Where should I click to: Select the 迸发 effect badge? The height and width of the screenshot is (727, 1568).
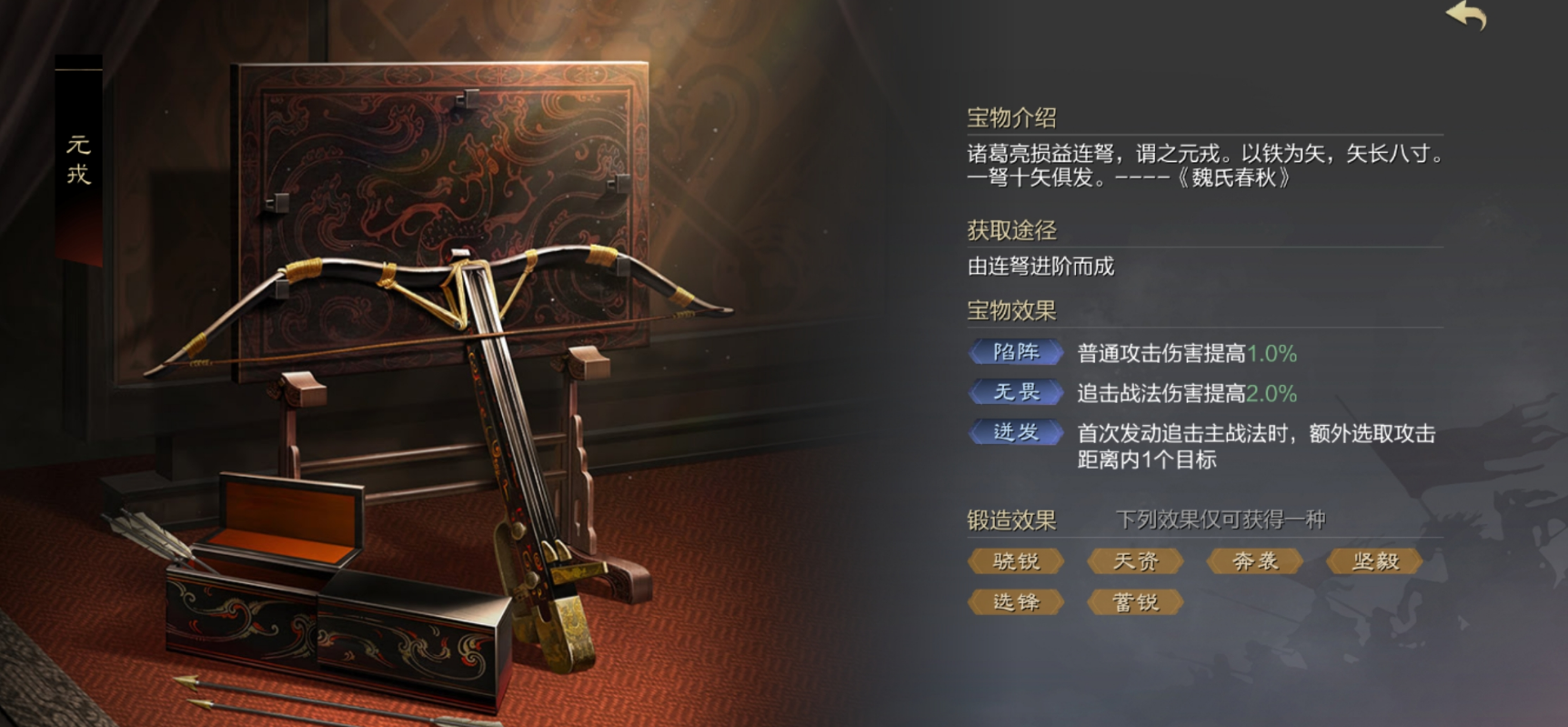point(1015,433)
